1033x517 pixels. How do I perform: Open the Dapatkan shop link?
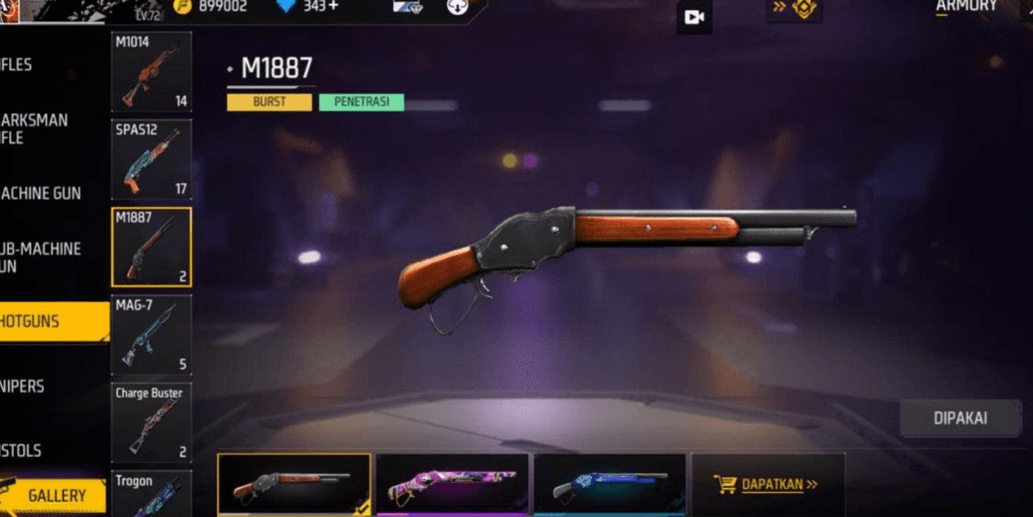tap(767, 485)
